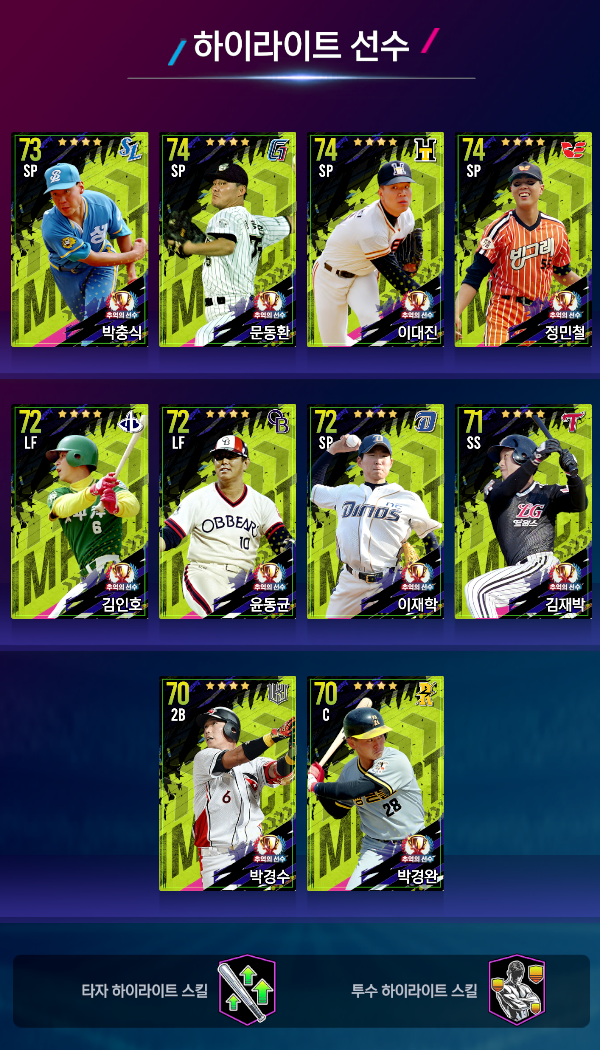Open the 이대진 player card

click(x=376, y=240)
